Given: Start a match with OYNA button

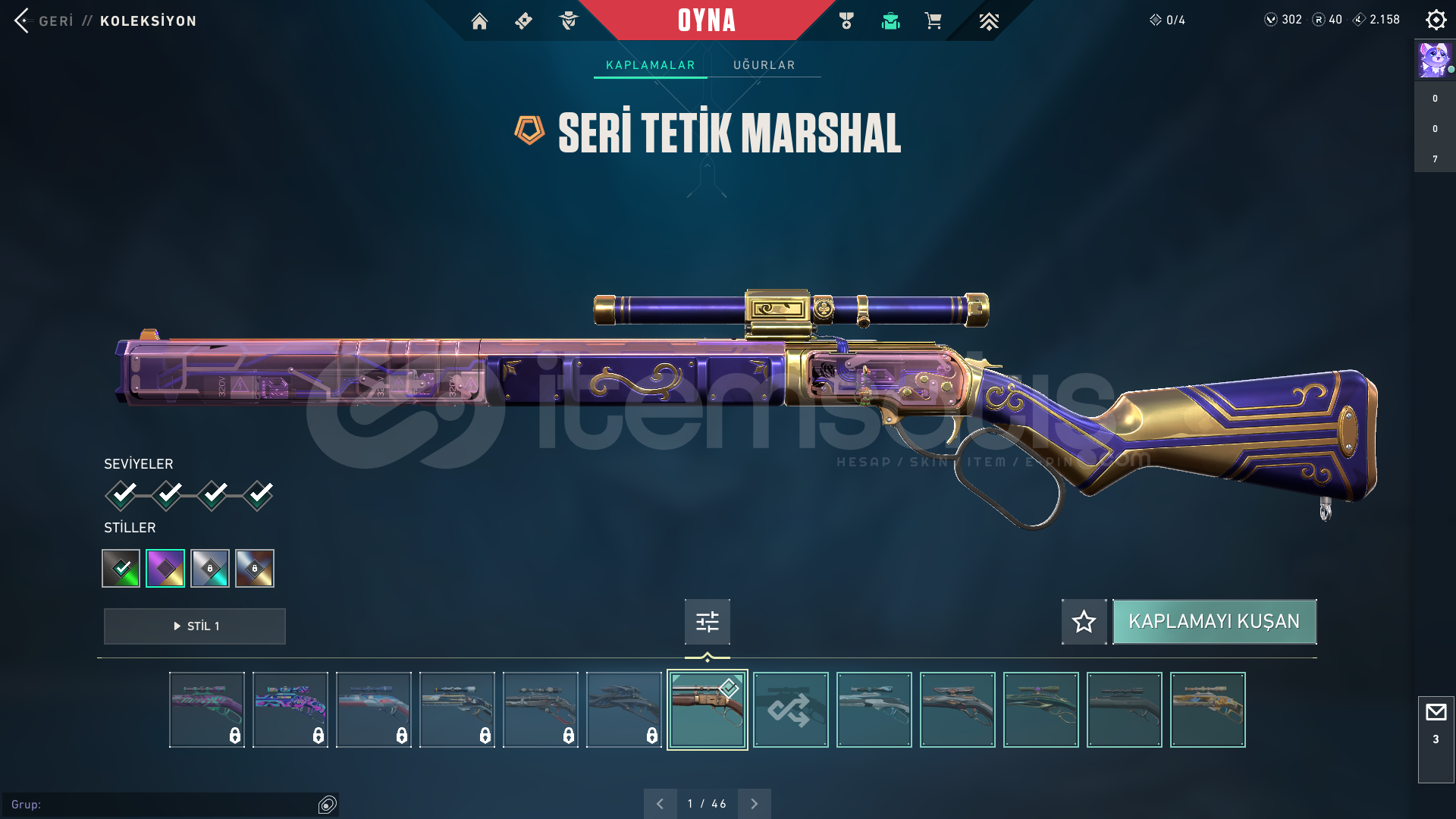Looking at the screenshot, I should click(x=706, y=20).
